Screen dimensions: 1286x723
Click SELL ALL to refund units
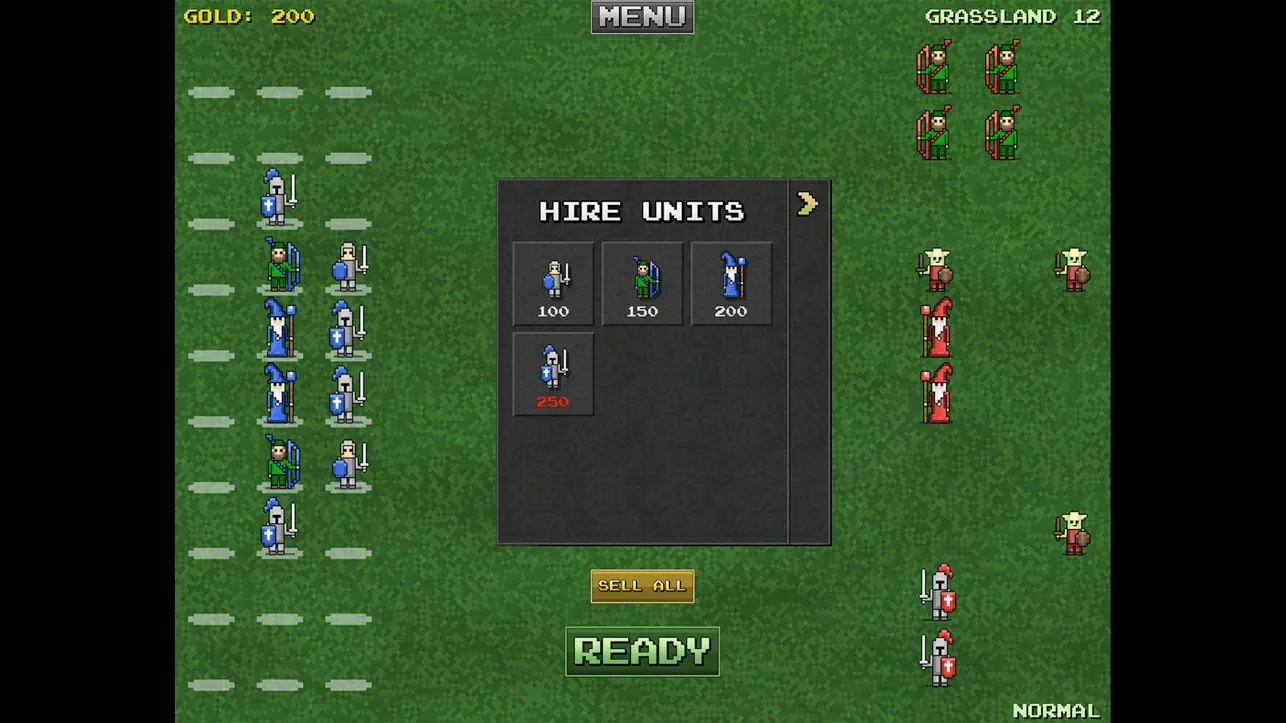tap(642, 585)
